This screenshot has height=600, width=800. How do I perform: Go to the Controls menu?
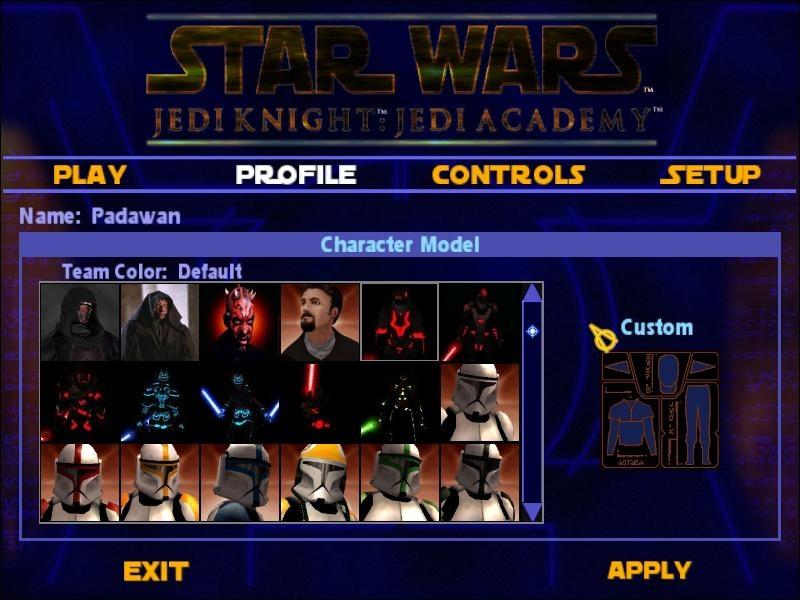(x=508, y=174)
